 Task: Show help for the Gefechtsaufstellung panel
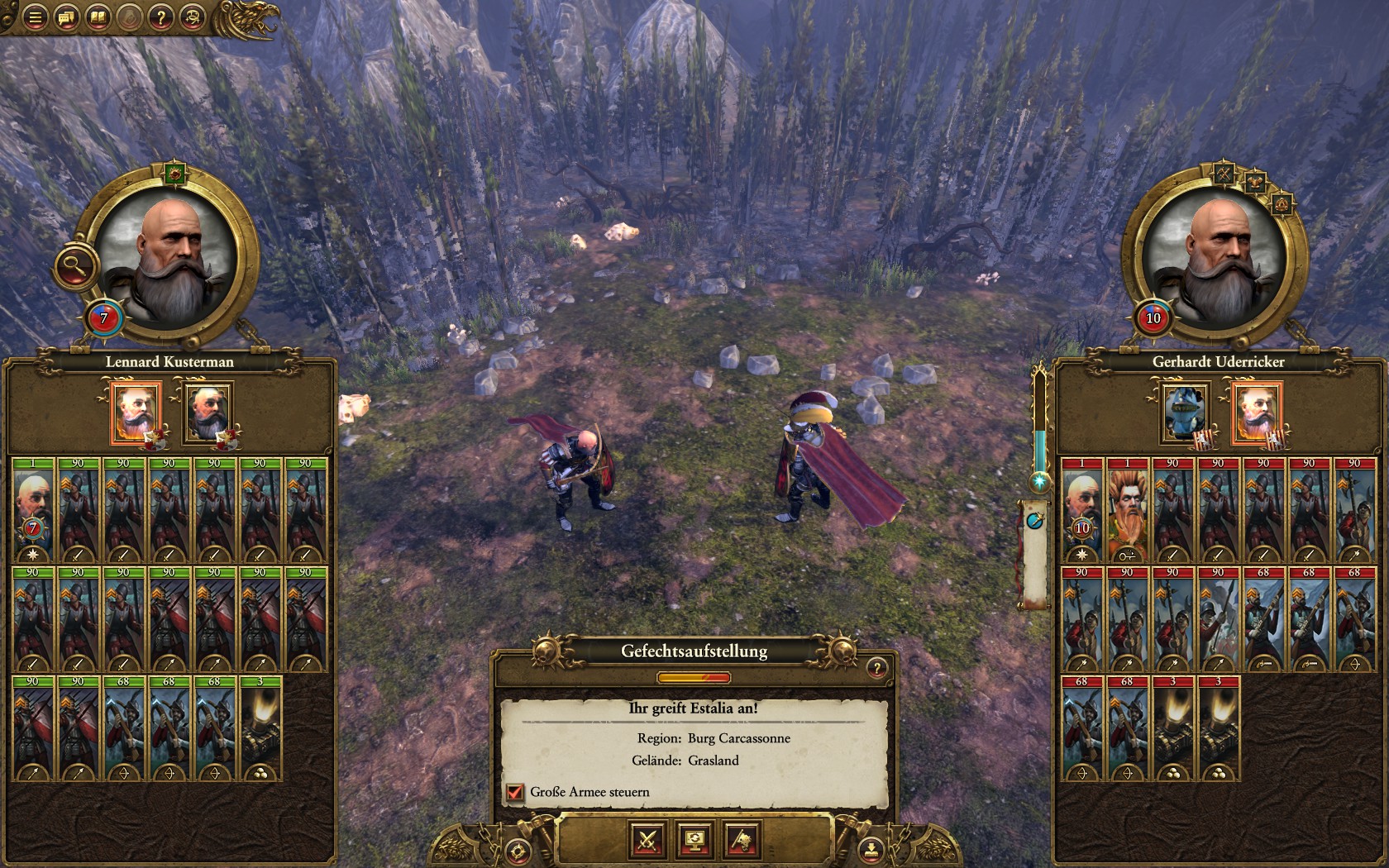(x=876, y=667)
